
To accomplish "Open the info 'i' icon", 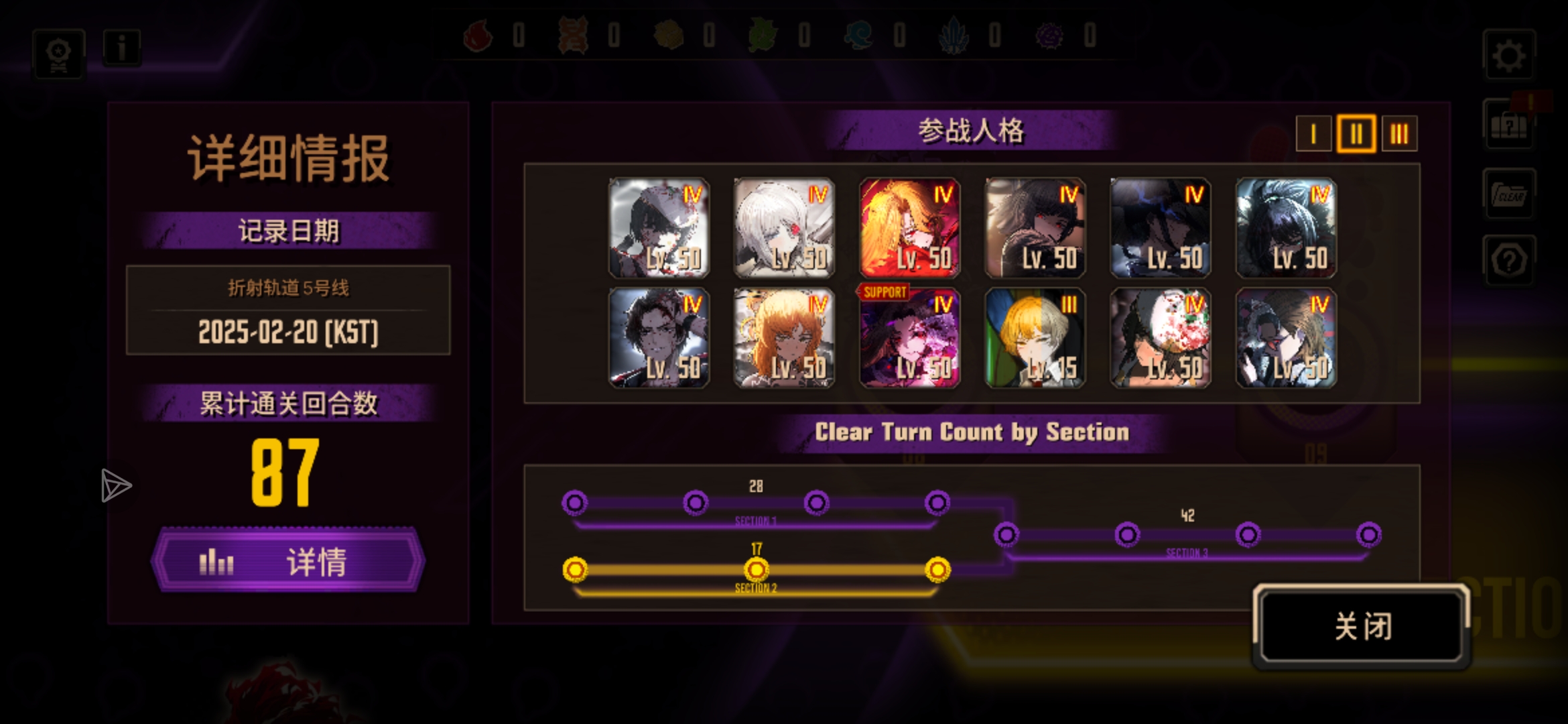I will coord(122,48).
